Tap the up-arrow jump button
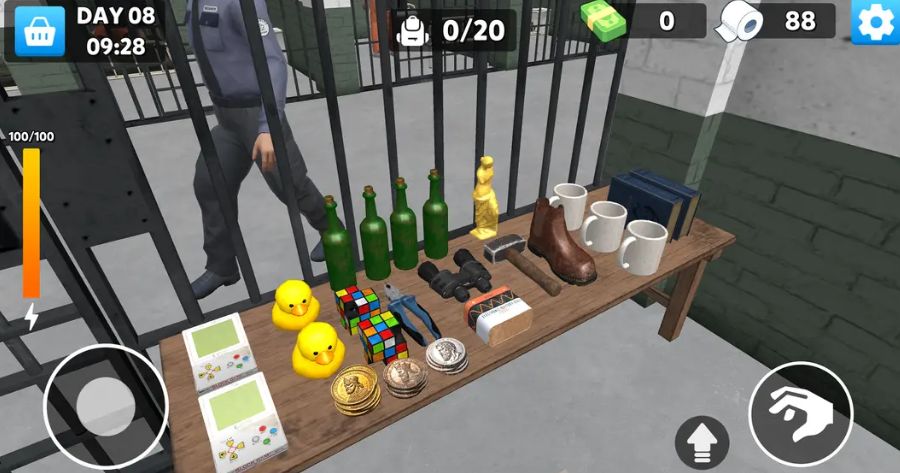The image size is (900, 473). point(702,441)
